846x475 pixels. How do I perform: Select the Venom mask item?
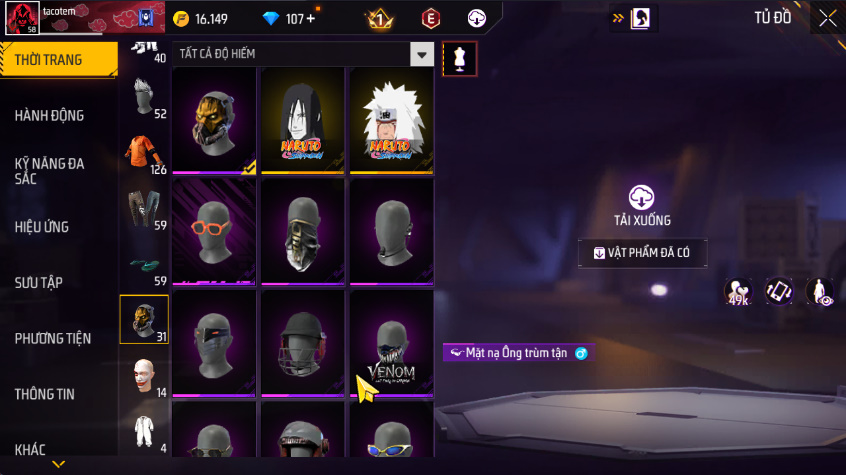(x=391, y=344)
